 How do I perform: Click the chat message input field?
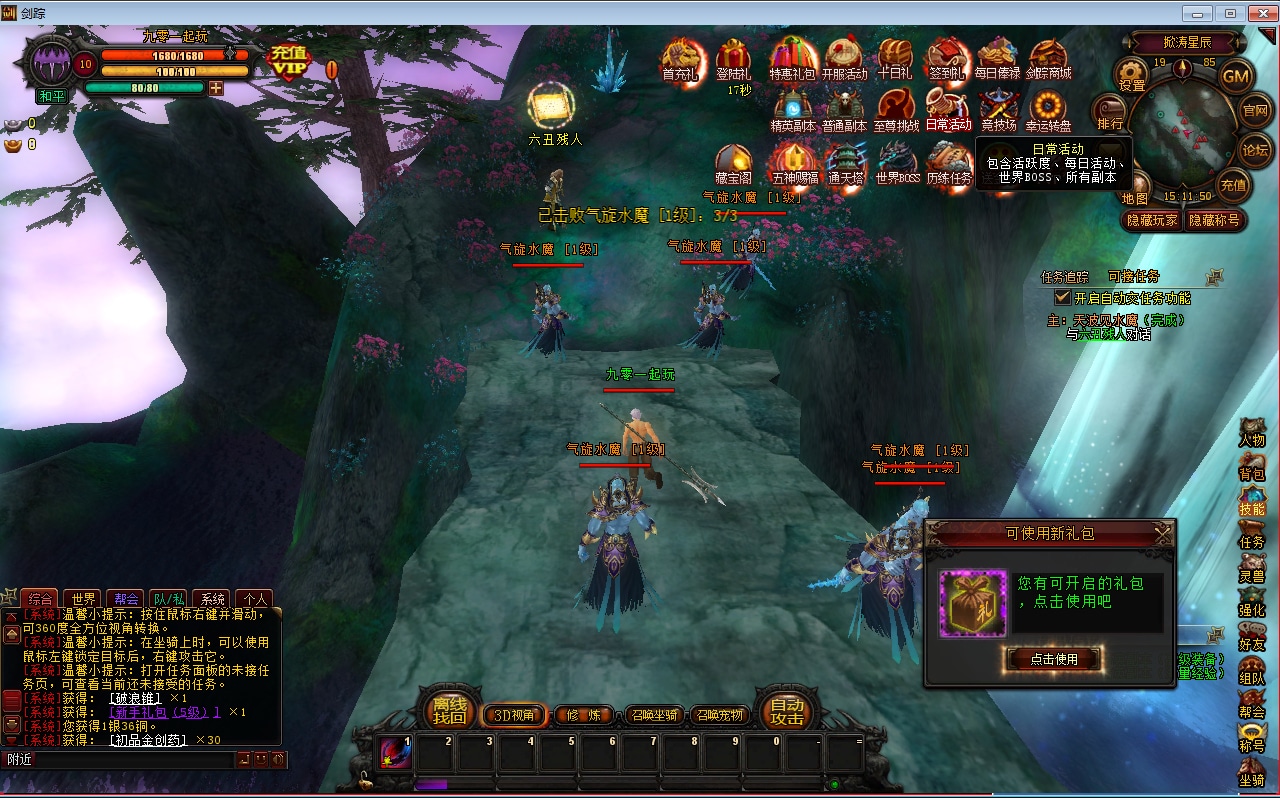[x=118, y=760]
